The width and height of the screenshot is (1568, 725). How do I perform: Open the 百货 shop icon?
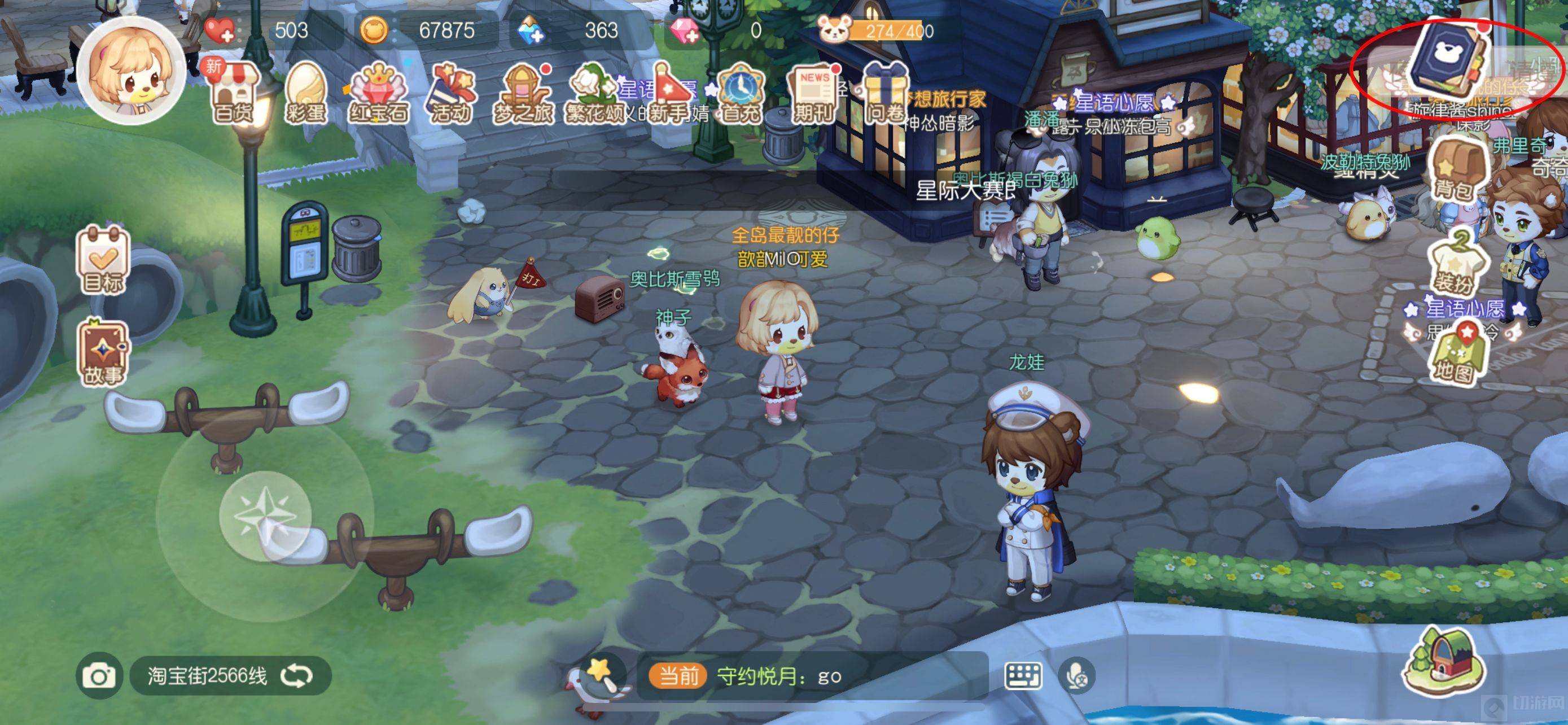pyautogui.click(x=233, y=94)
